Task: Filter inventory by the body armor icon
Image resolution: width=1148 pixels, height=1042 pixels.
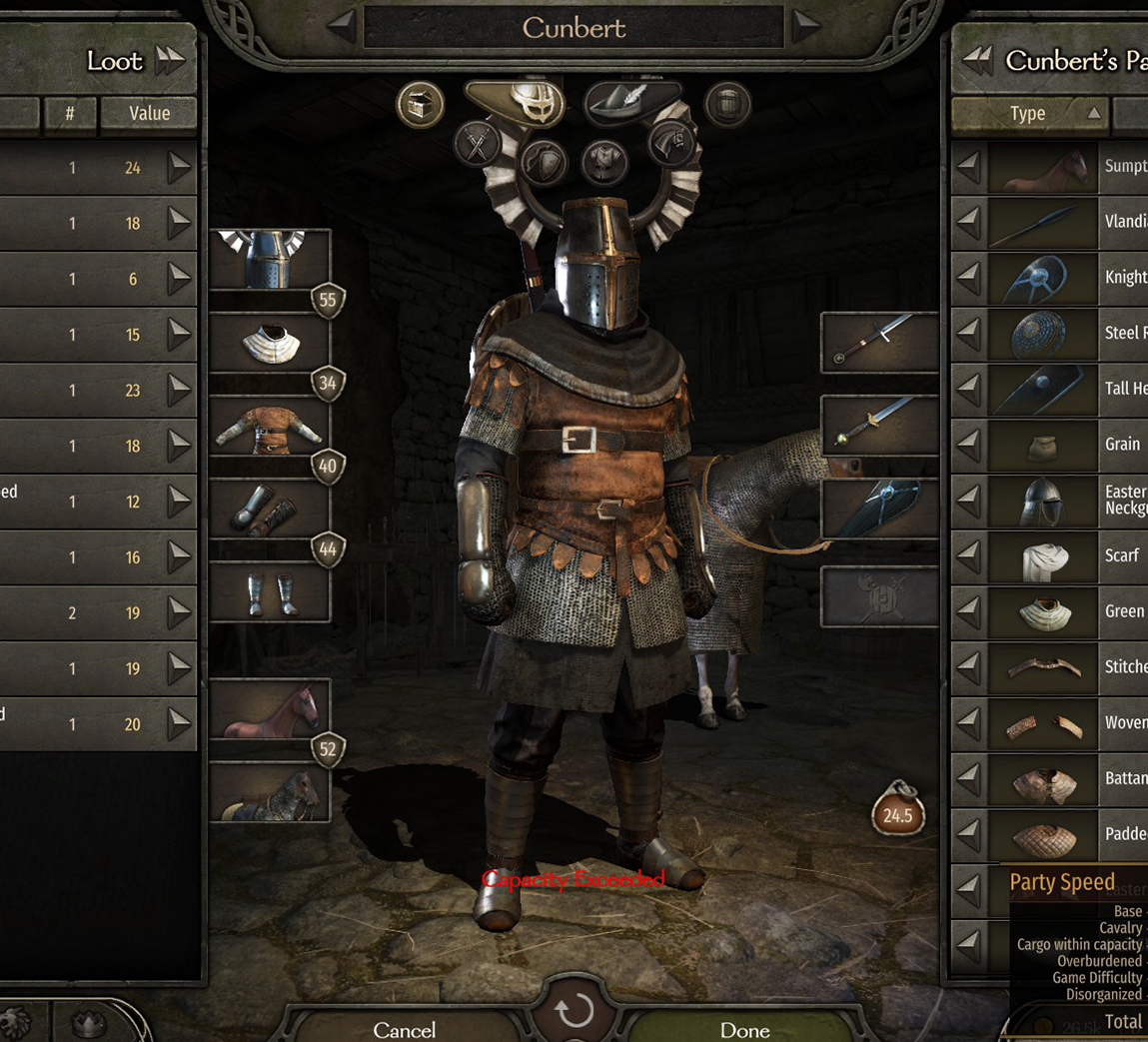Action: (604, 162)
